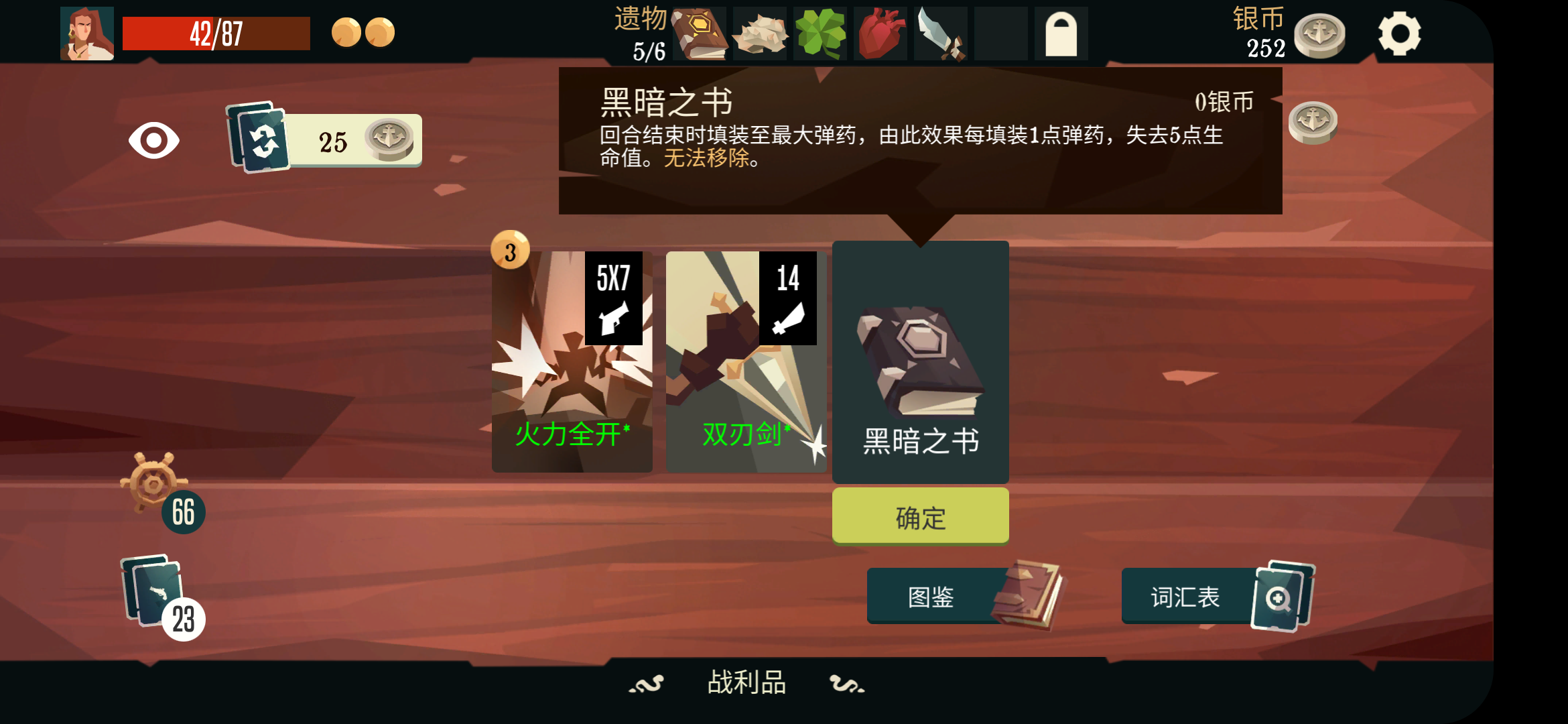Toggle the eye icon to preview the deck
The image size is (1568, 724).
point(155,139)
